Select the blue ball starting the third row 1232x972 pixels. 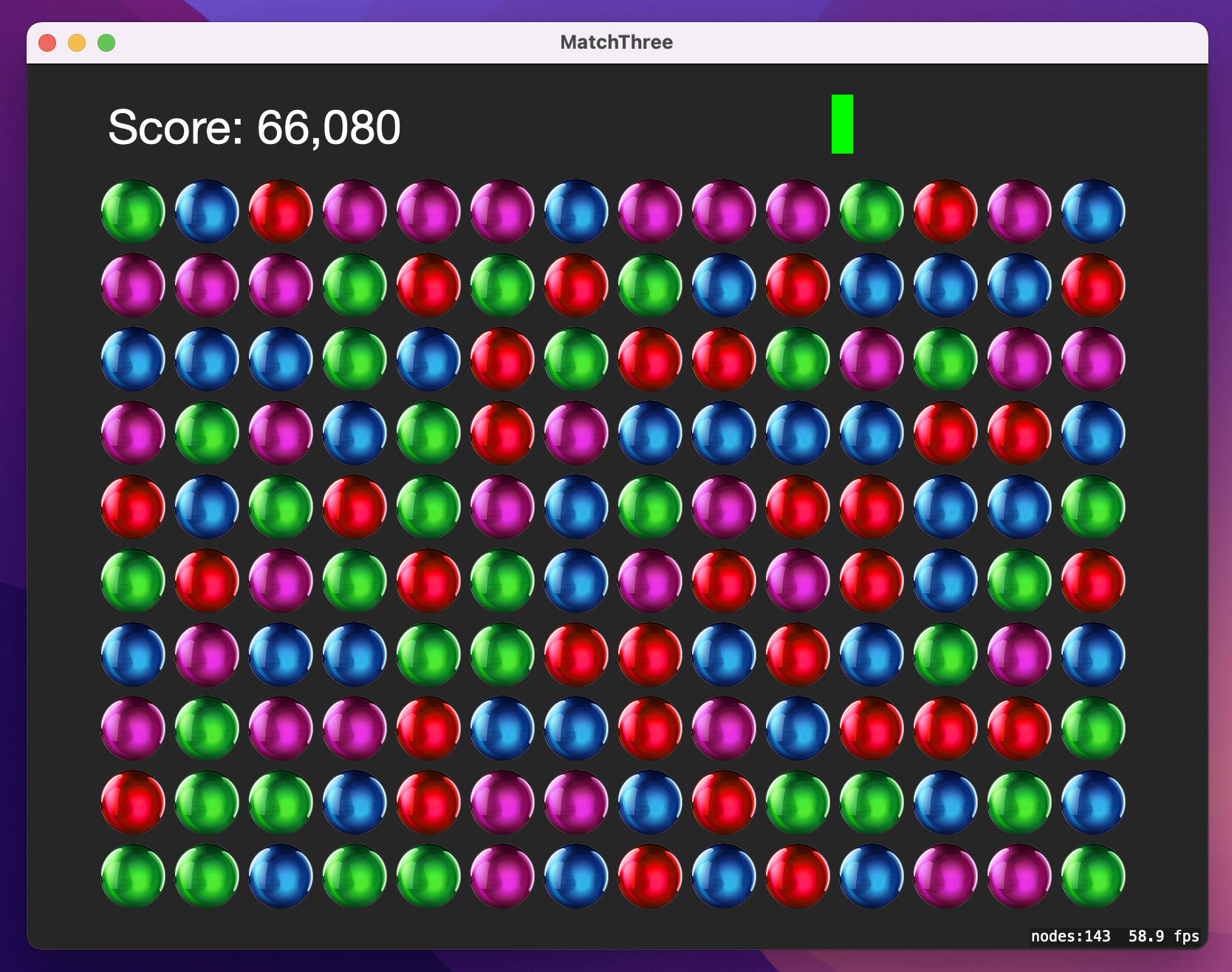coord(133,358)
